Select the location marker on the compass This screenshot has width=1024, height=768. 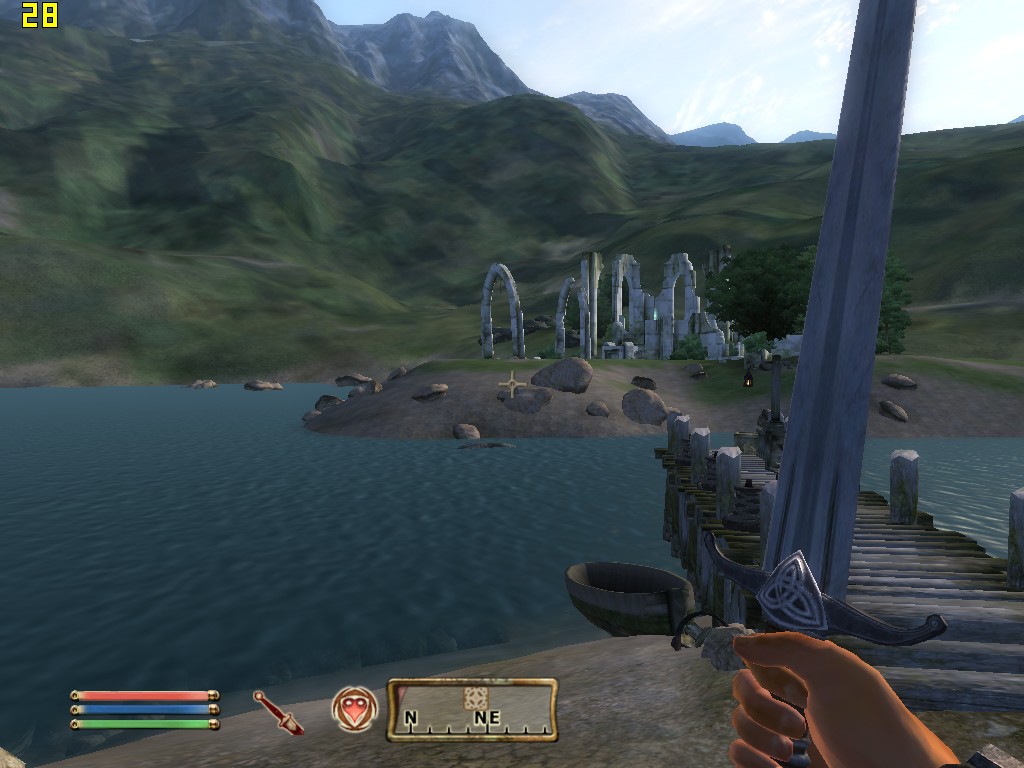[475, 697]
